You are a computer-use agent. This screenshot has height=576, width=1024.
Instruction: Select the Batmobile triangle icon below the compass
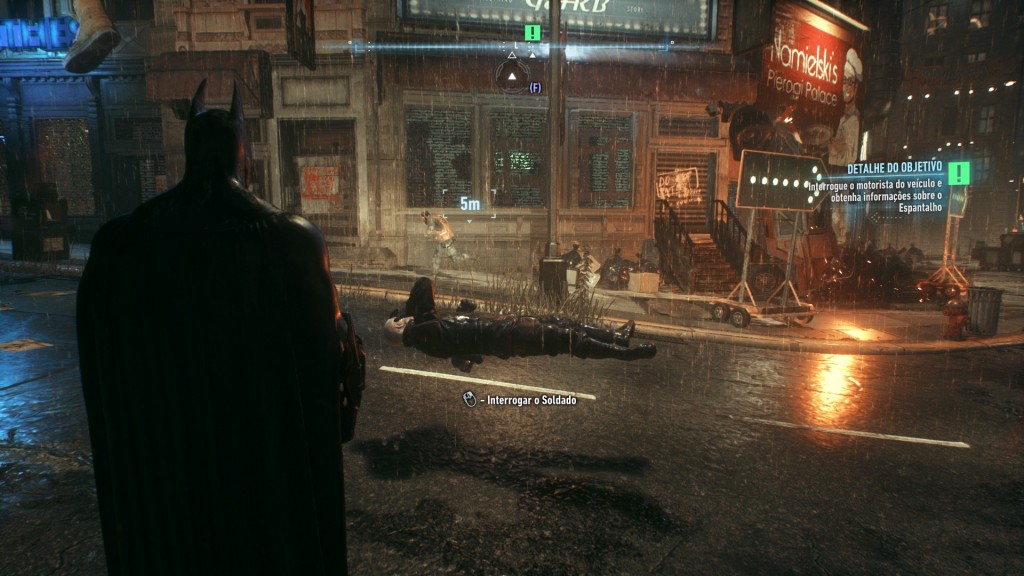point(512,75)
